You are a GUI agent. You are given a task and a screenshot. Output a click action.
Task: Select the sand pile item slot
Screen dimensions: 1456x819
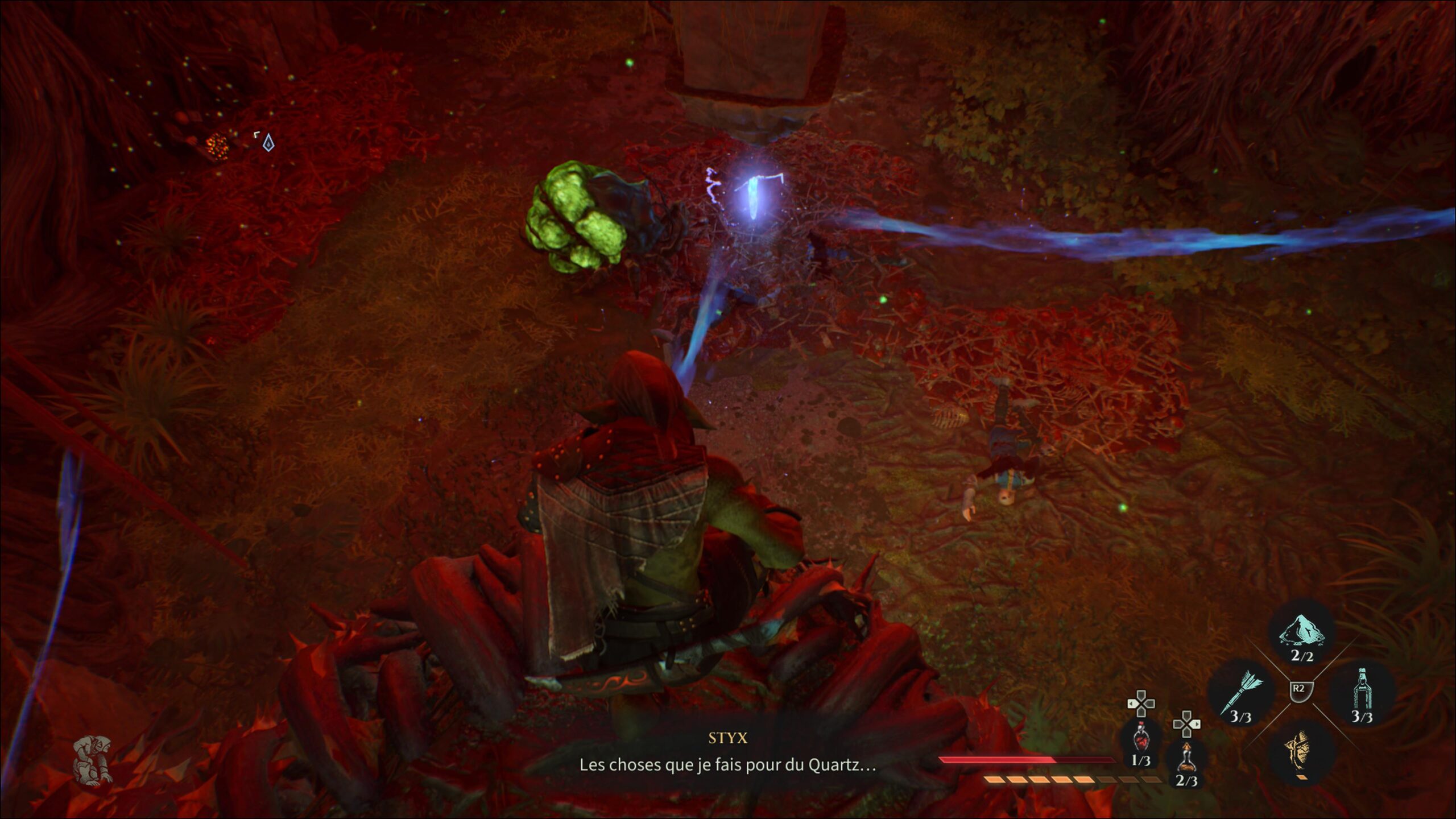pyautogui.click(x=1301, y=631)
